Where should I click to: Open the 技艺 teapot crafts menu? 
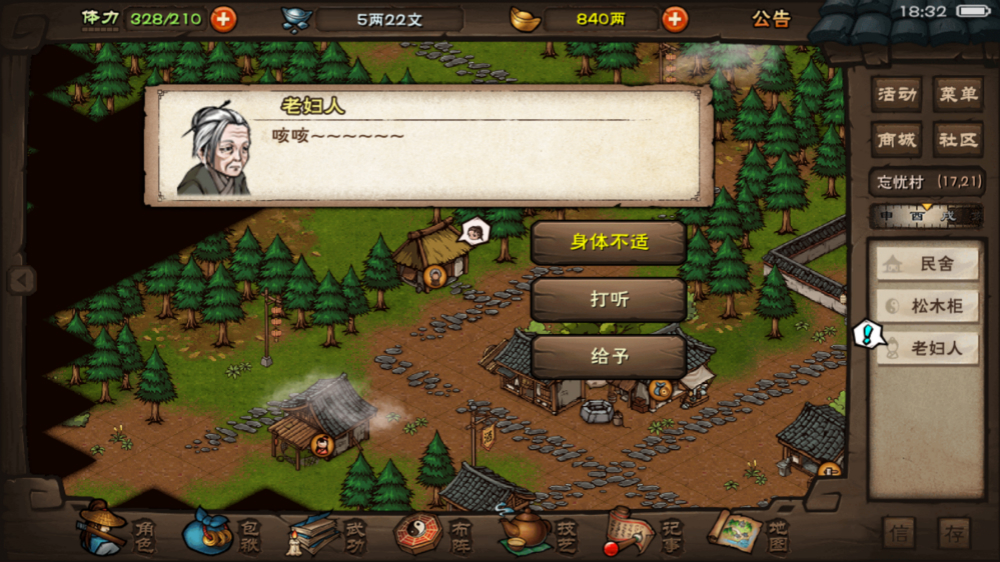click(x=536, y=531)
